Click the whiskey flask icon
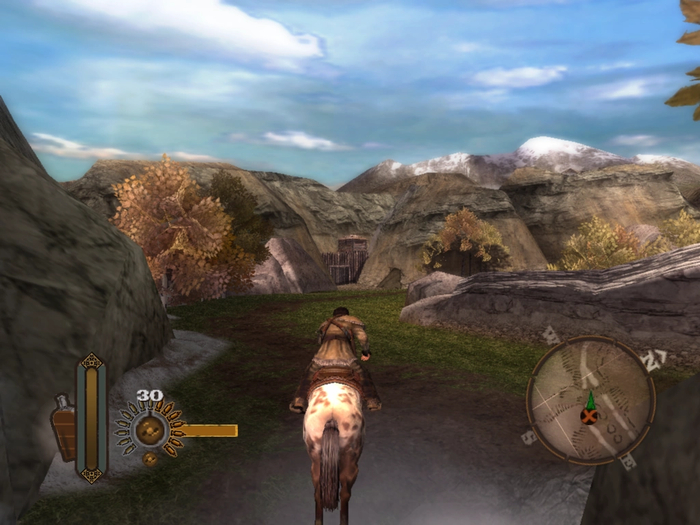The height and width of the screenshot is (525, 700). [63, 427]
